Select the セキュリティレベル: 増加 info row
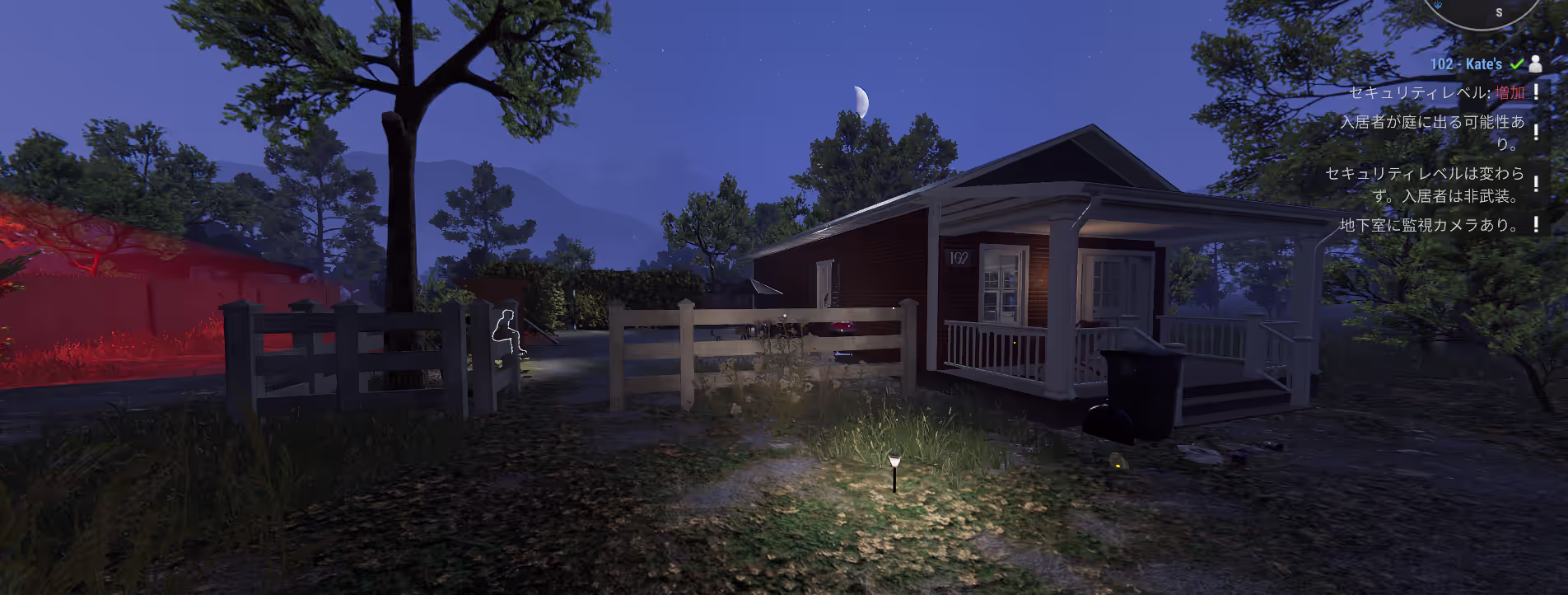Viewport: 1568px width, 595px height. [x=1436, y=92]
